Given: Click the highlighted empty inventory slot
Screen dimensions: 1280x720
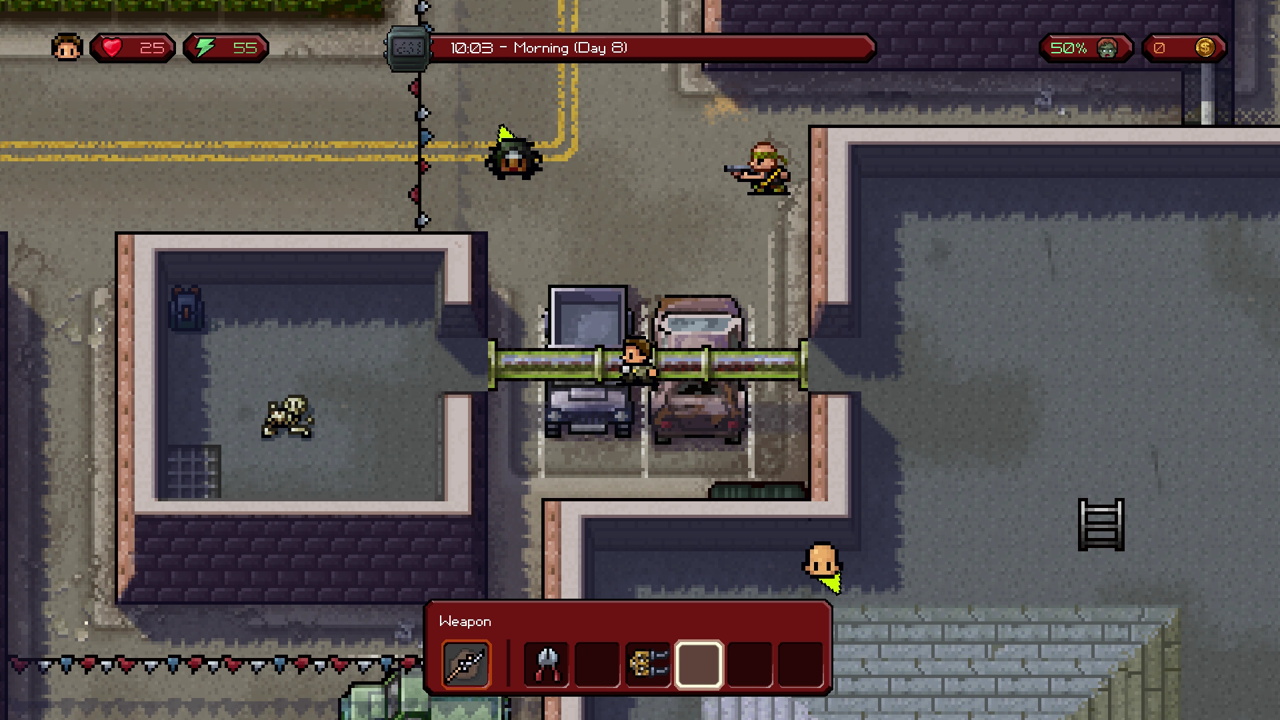Looking at the screenshot, I should 698,664.
